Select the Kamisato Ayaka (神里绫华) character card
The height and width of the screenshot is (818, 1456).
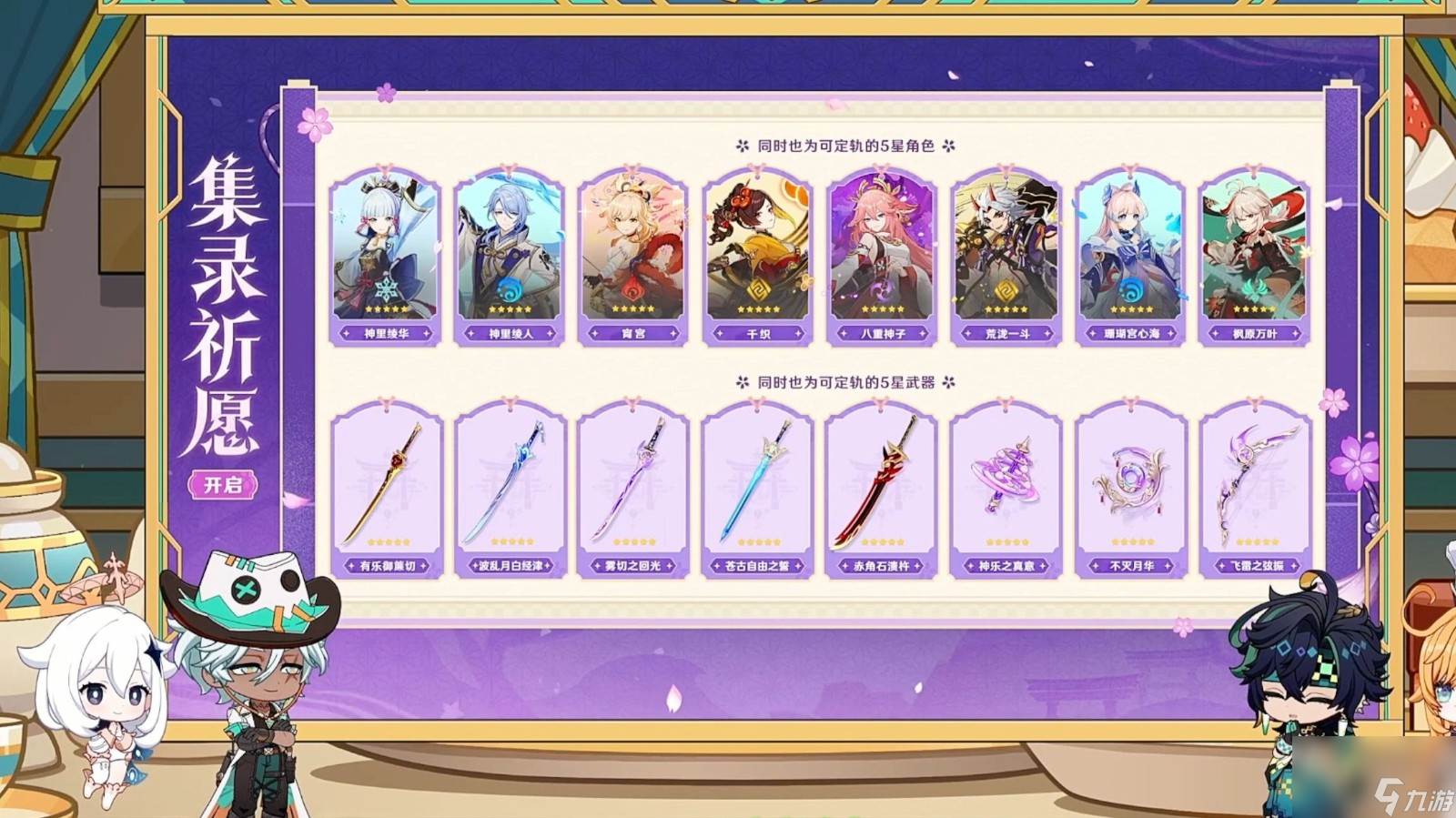[x=386, y=257]
